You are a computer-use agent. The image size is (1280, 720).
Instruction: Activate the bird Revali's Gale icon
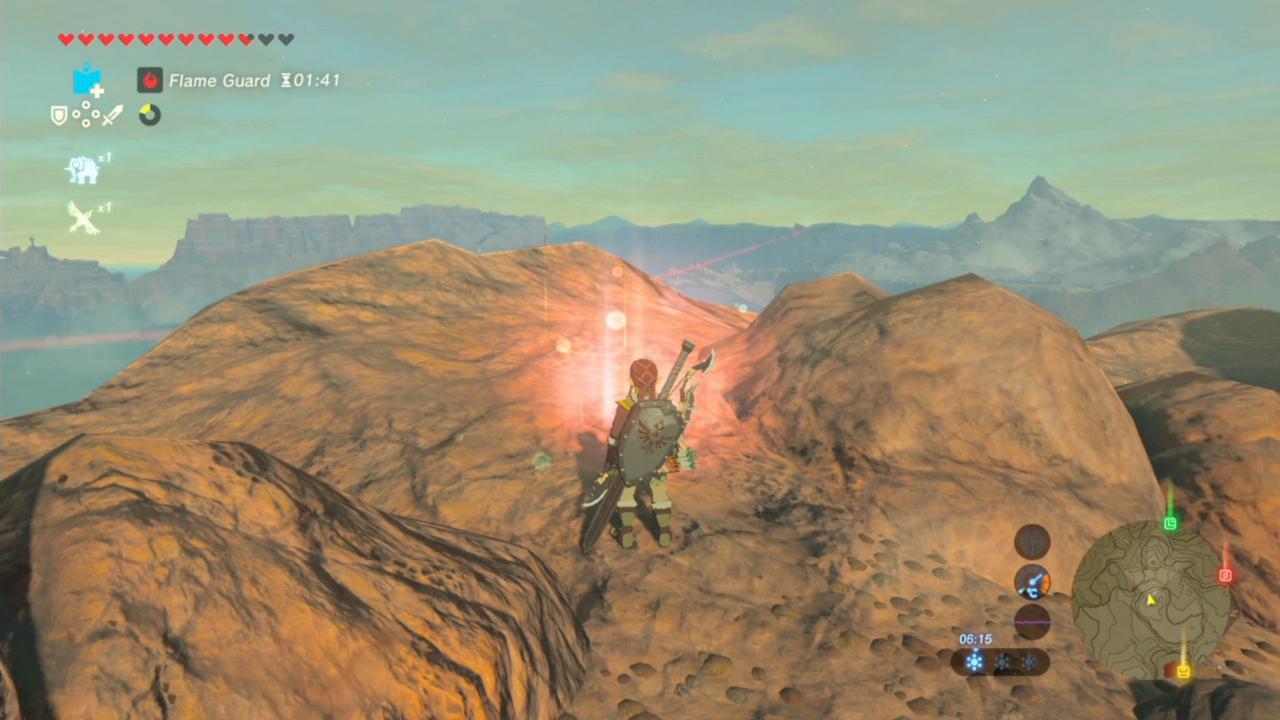(x=84, y=217)
